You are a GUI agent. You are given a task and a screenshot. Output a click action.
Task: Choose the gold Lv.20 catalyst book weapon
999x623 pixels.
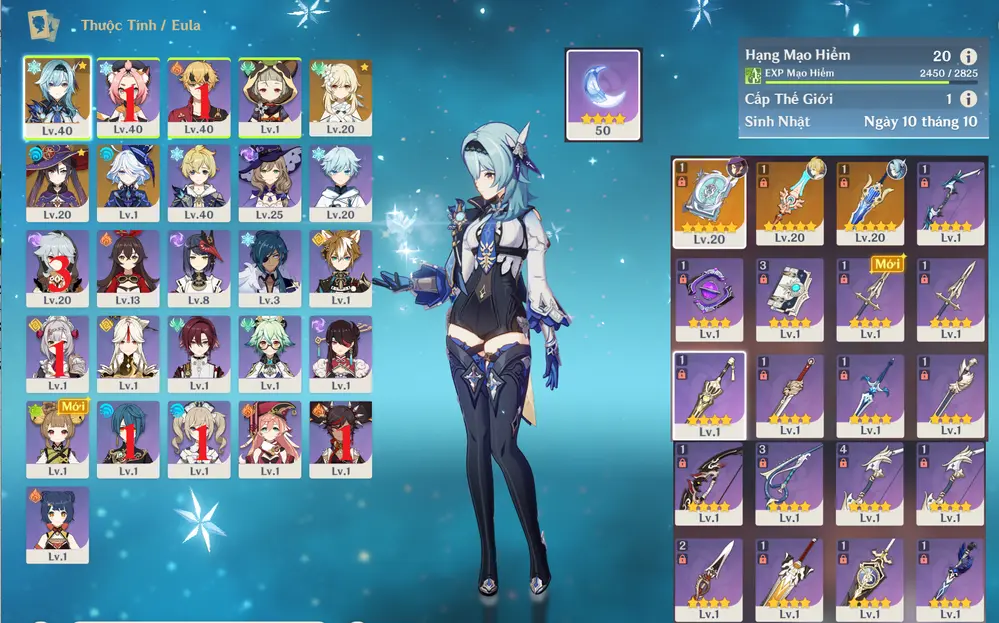click(x=709, y=202)
